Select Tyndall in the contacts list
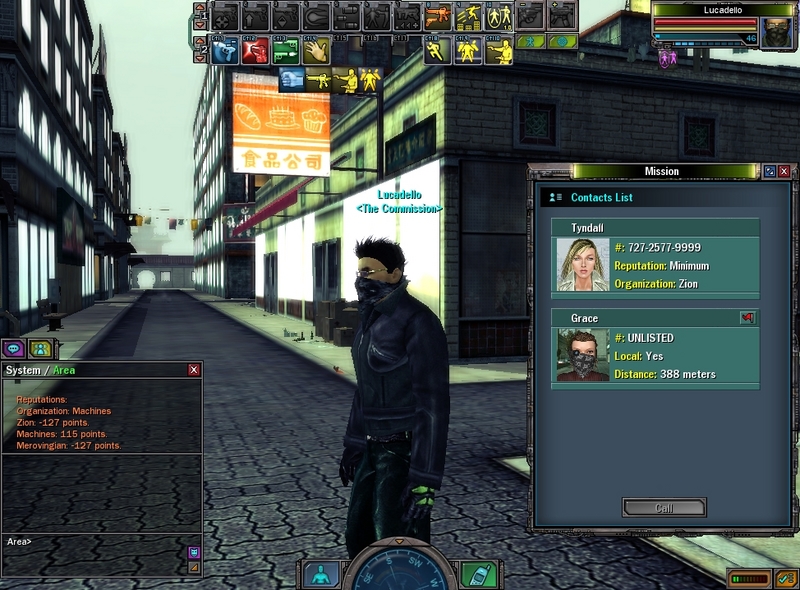 [656, 256]
